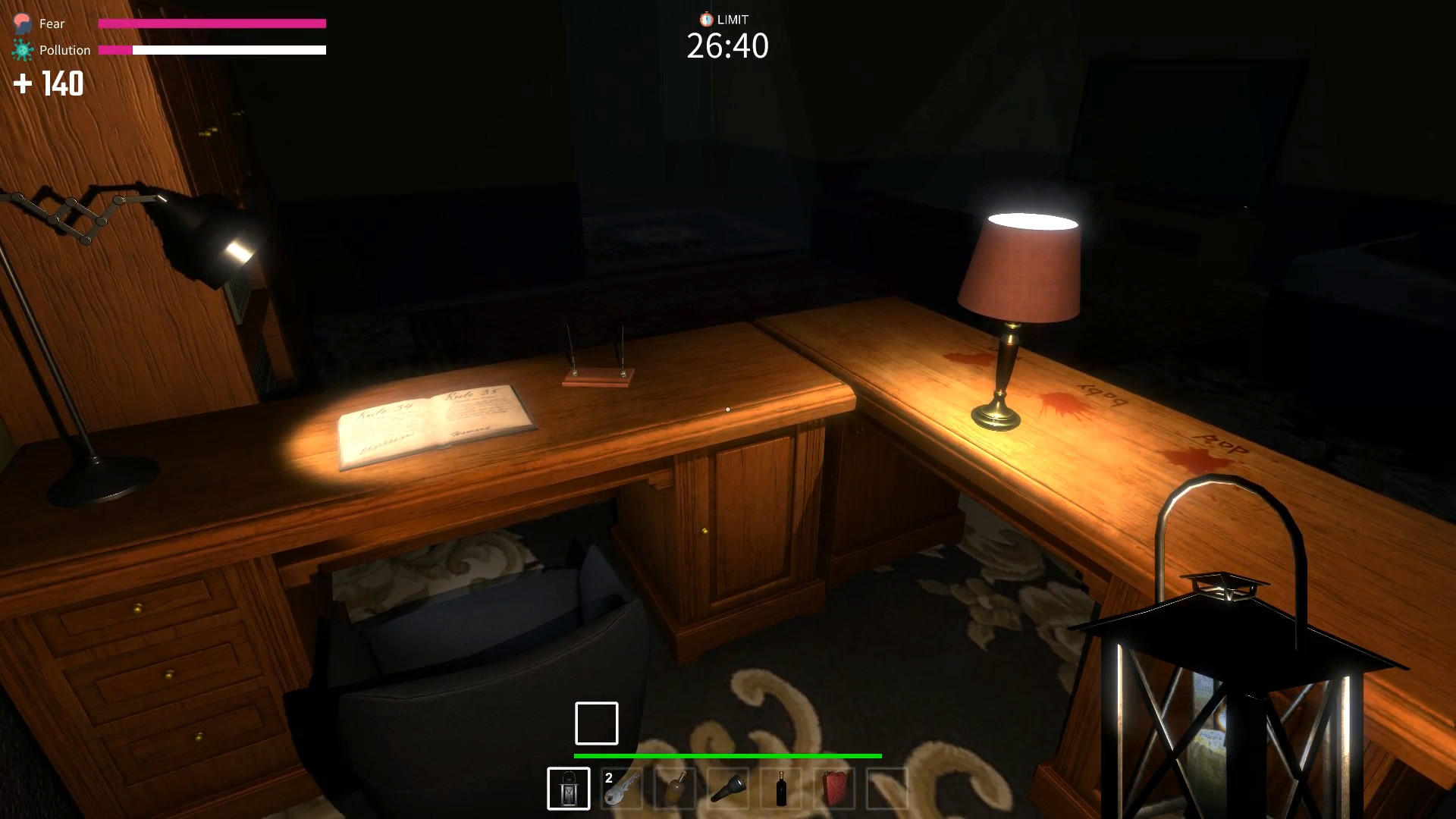This screenshot has height=819, width=1456.
Task: Select the keys item in the hotbar
Action: [623, 790]
